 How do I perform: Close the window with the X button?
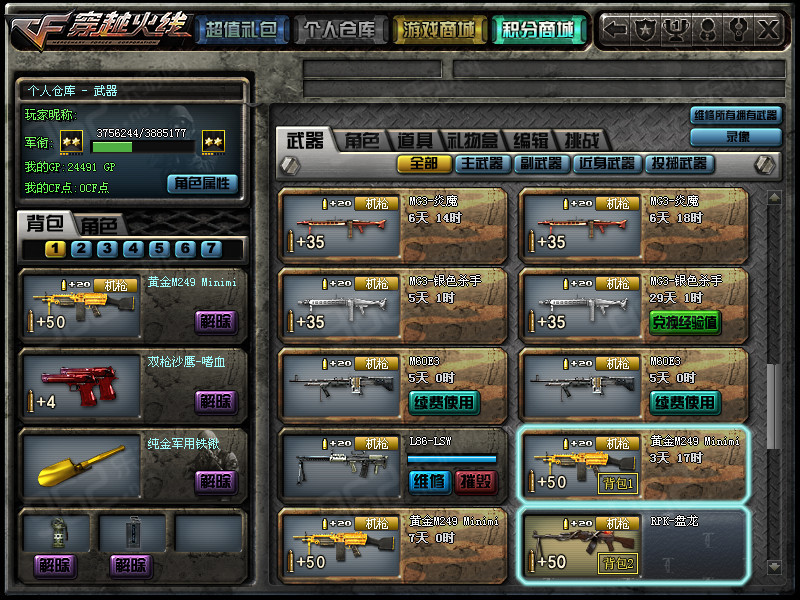769,29
